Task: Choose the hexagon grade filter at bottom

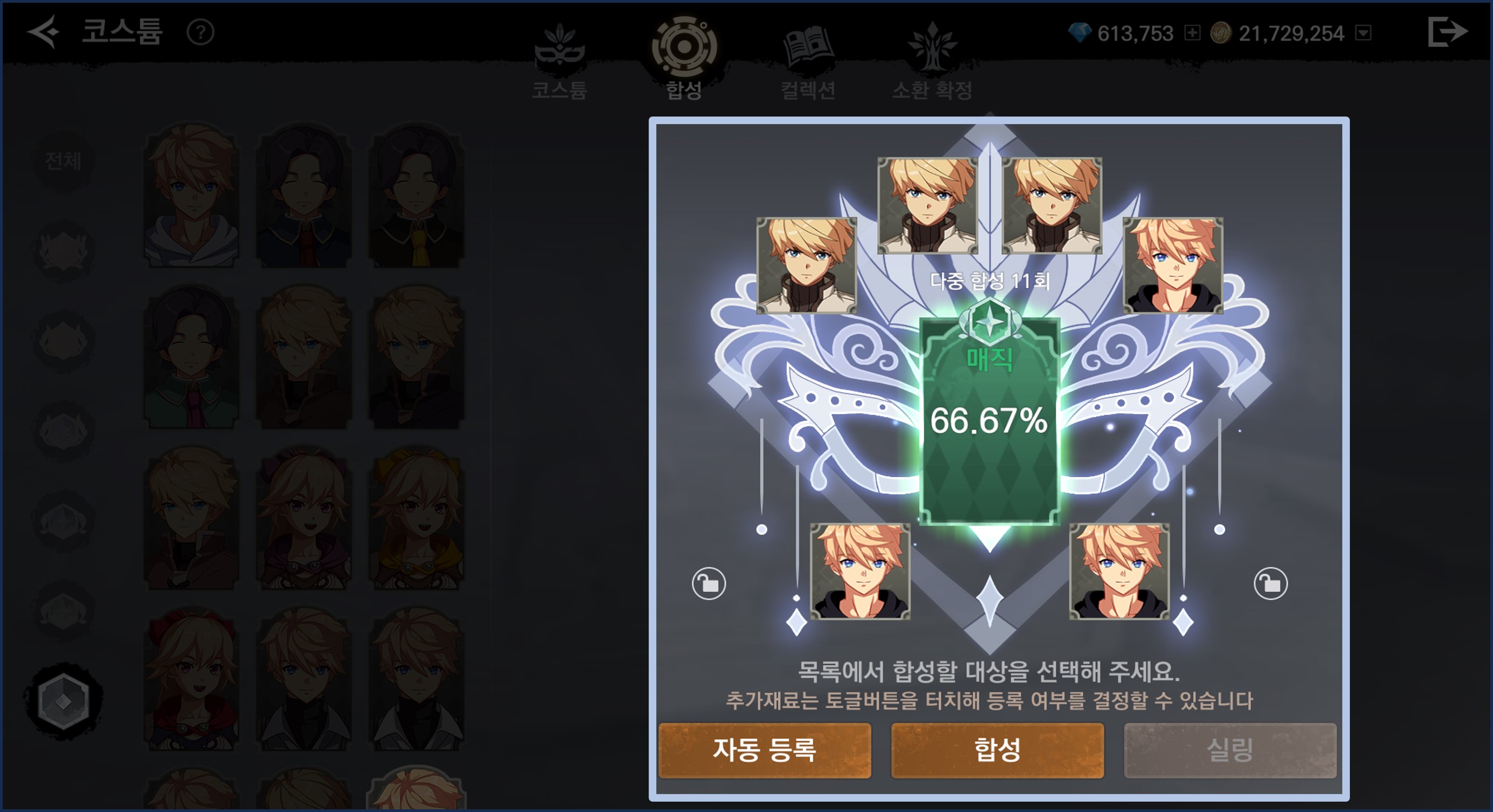Action: (x=63, y=701)
